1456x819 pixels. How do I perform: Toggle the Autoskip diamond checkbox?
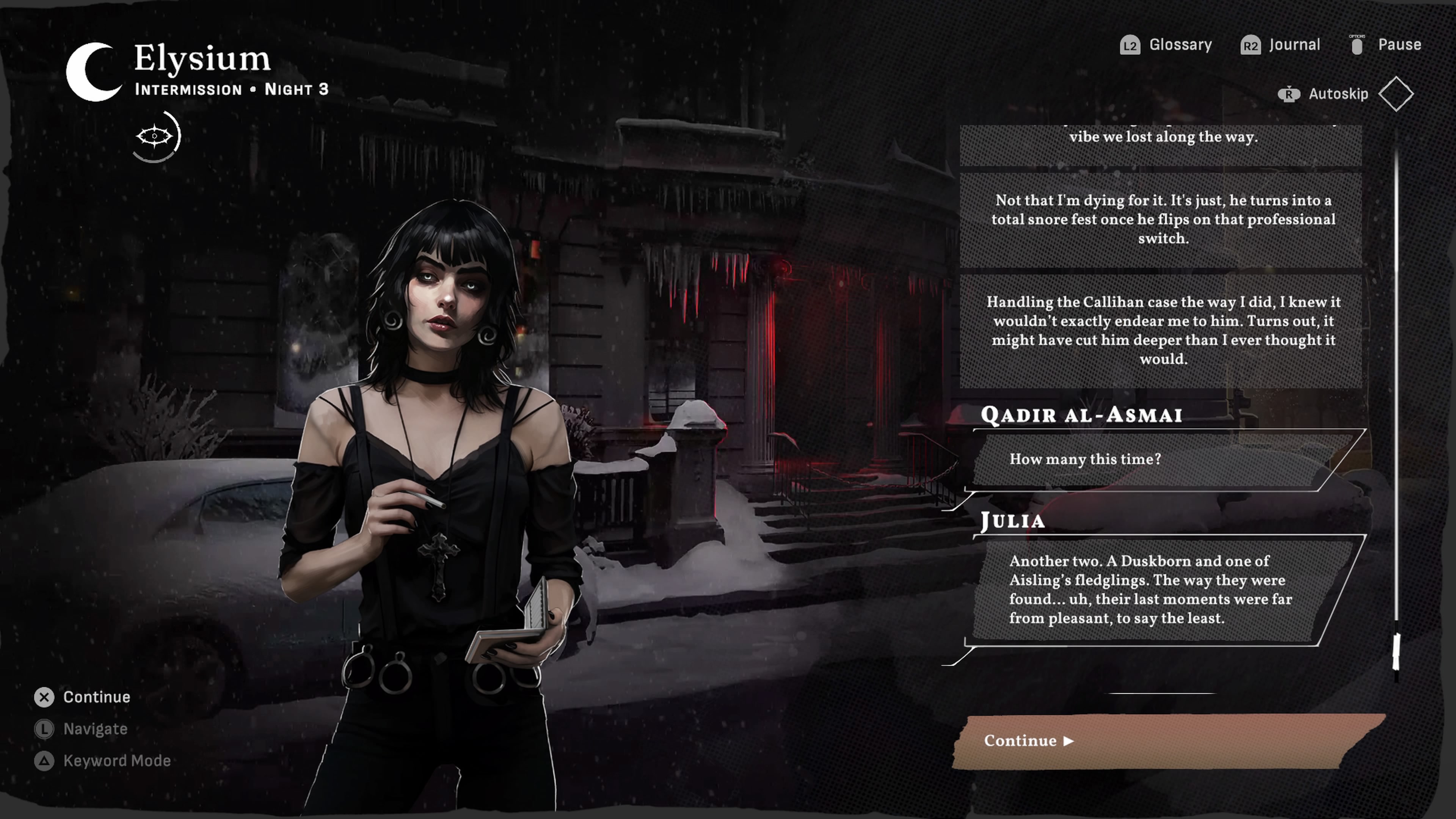point(1395,94)
